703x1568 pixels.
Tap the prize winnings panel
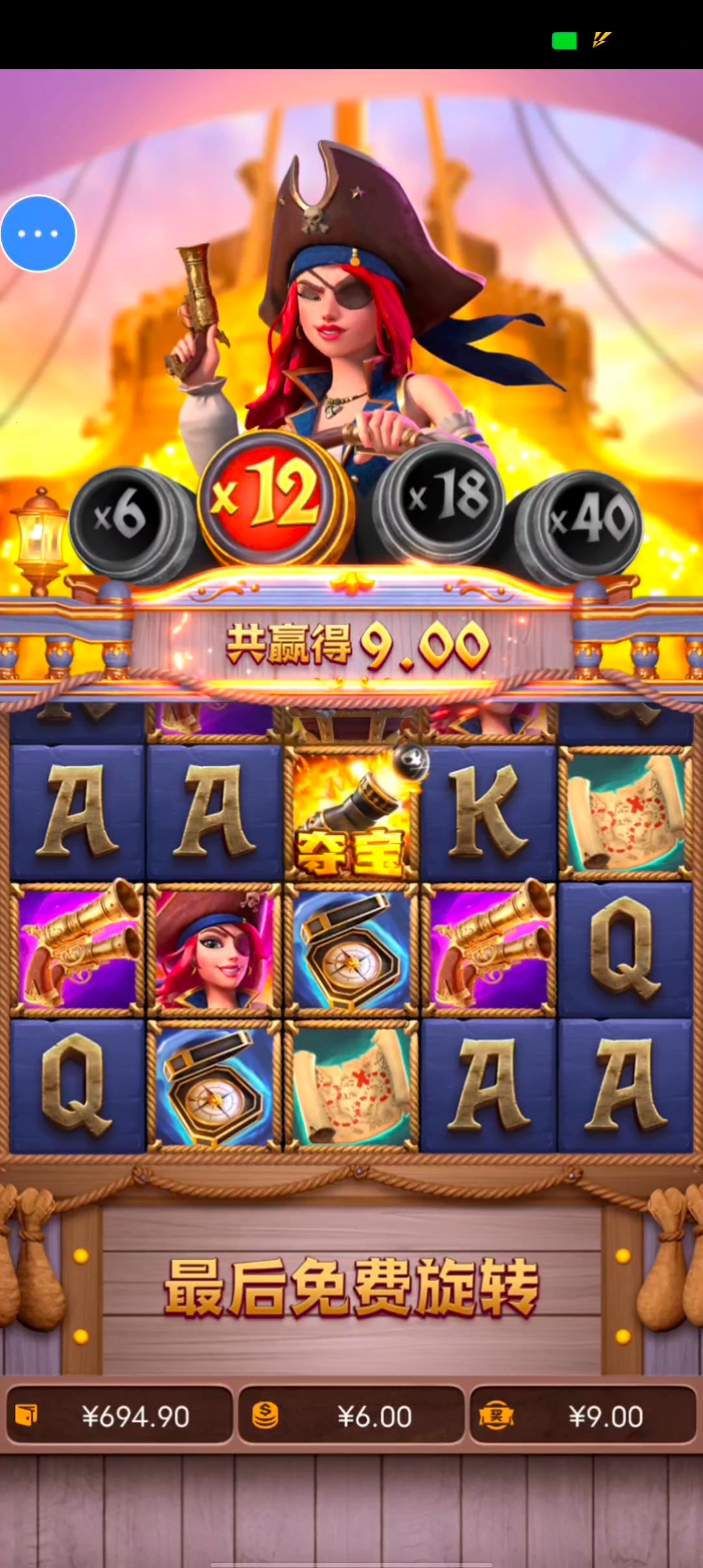[583, 1416]
